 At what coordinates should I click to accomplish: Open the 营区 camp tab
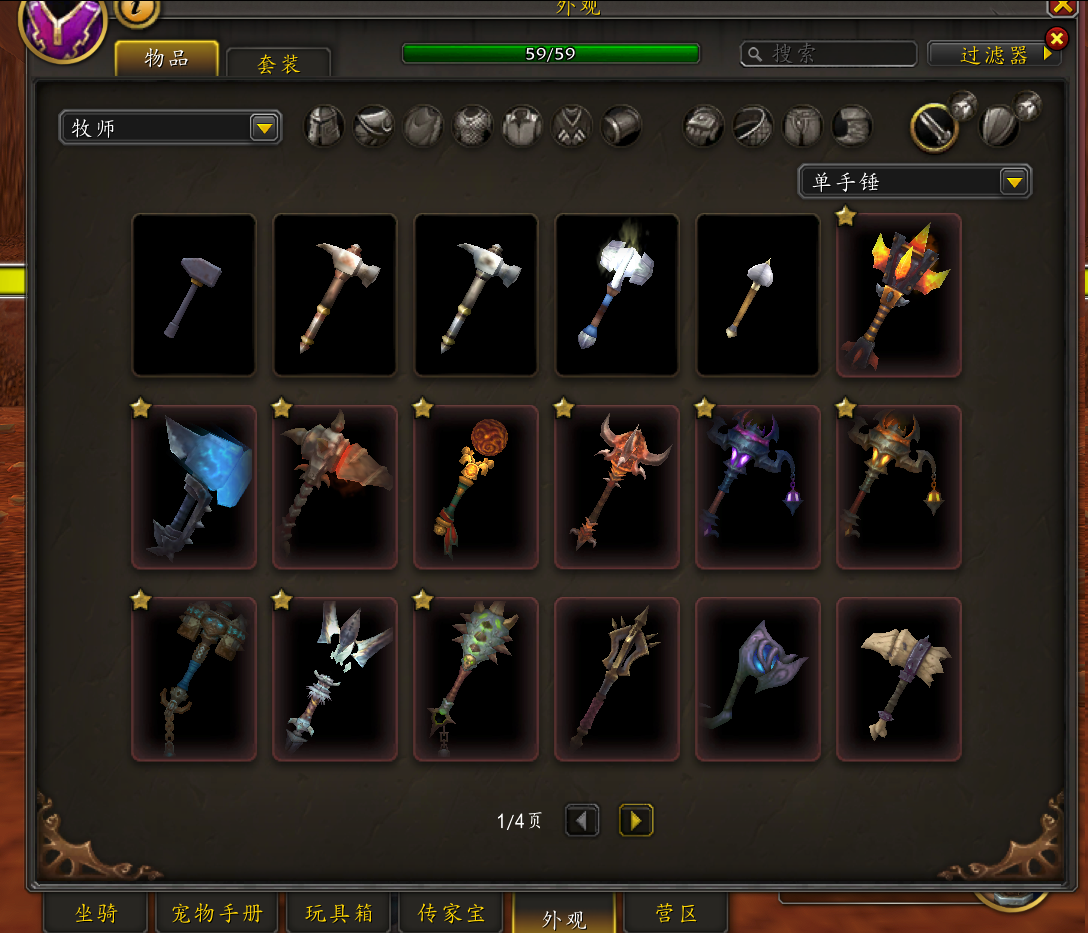tap(675, 913)
